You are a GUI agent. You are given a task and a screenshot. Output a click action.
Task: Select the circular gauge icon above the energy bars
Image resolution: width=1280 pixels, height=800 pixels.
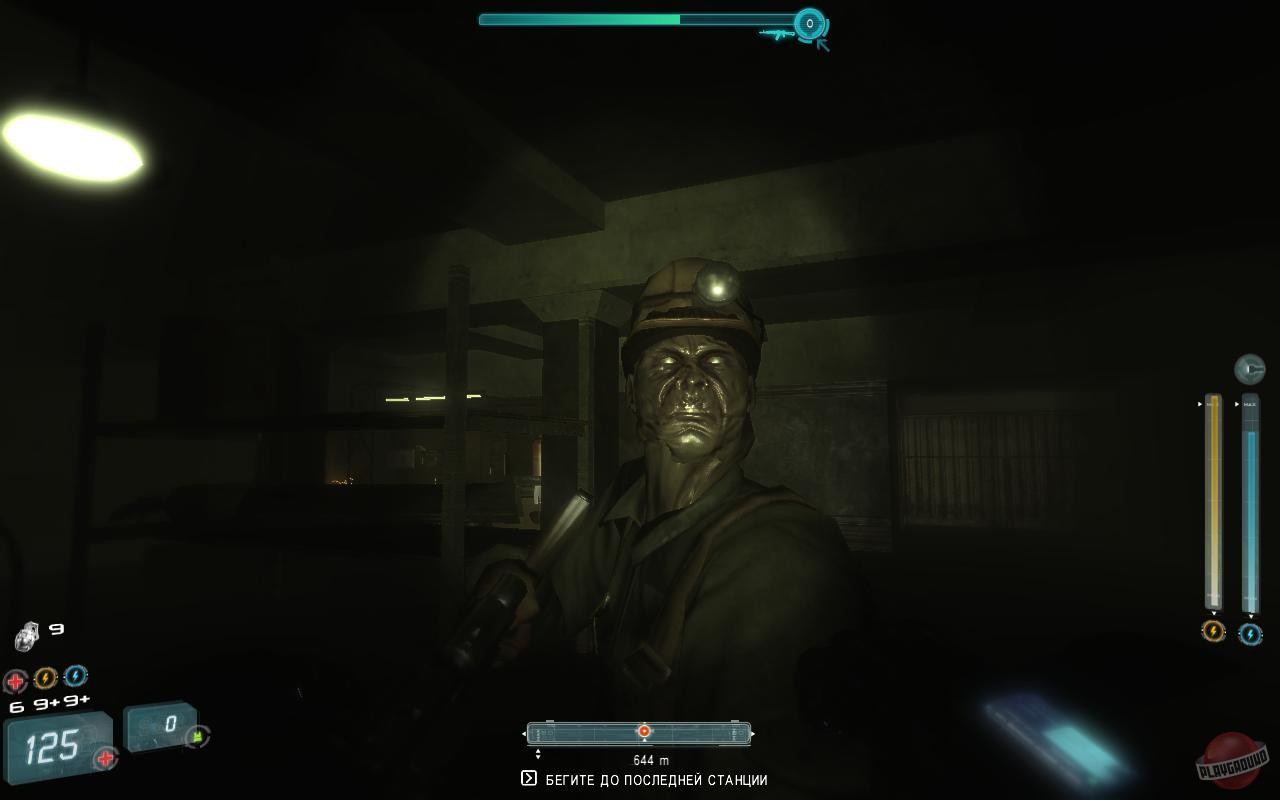[1250, 367]
